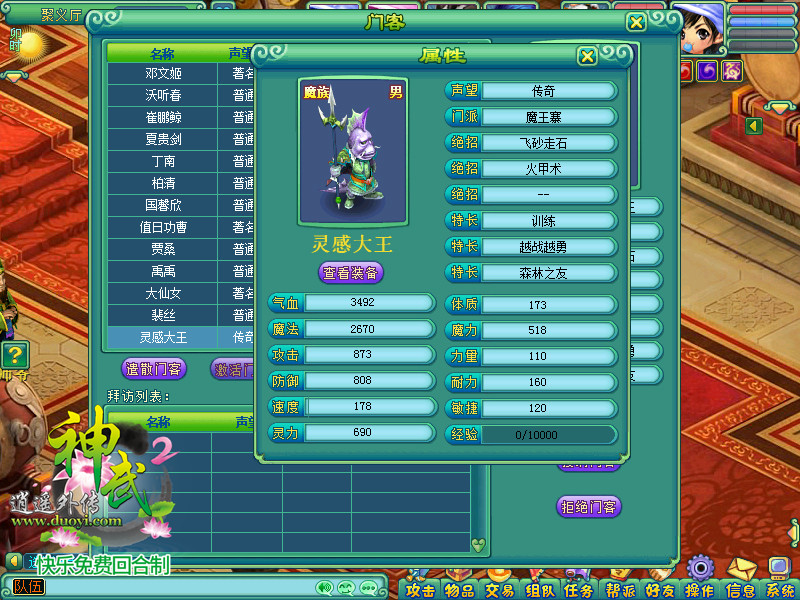Select retainer 邓文姬 in the list
The width and height of the screenshot is (800, 600).
pyautogui.click(x=162, y=73)
